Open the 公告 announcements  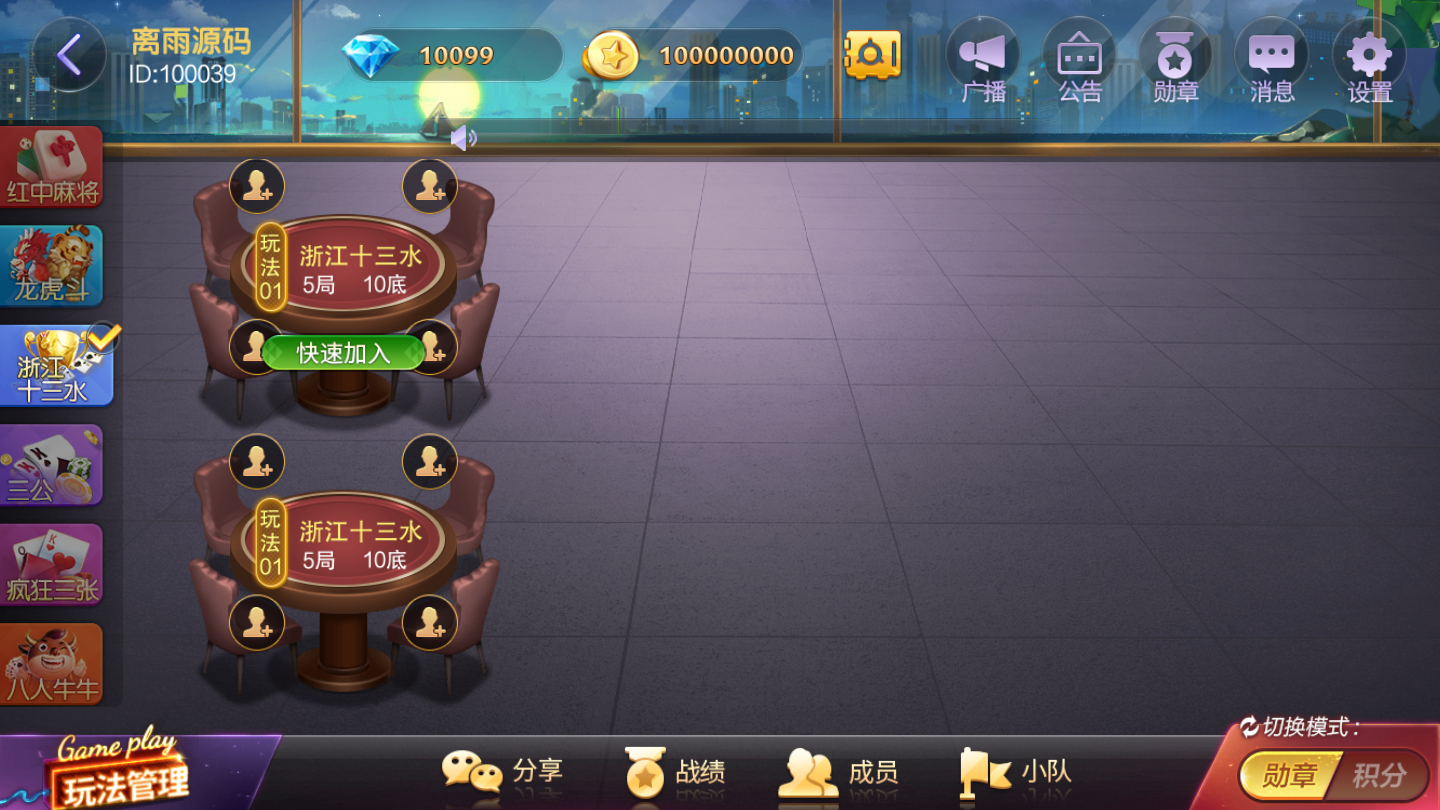(x=1079, y=60)
